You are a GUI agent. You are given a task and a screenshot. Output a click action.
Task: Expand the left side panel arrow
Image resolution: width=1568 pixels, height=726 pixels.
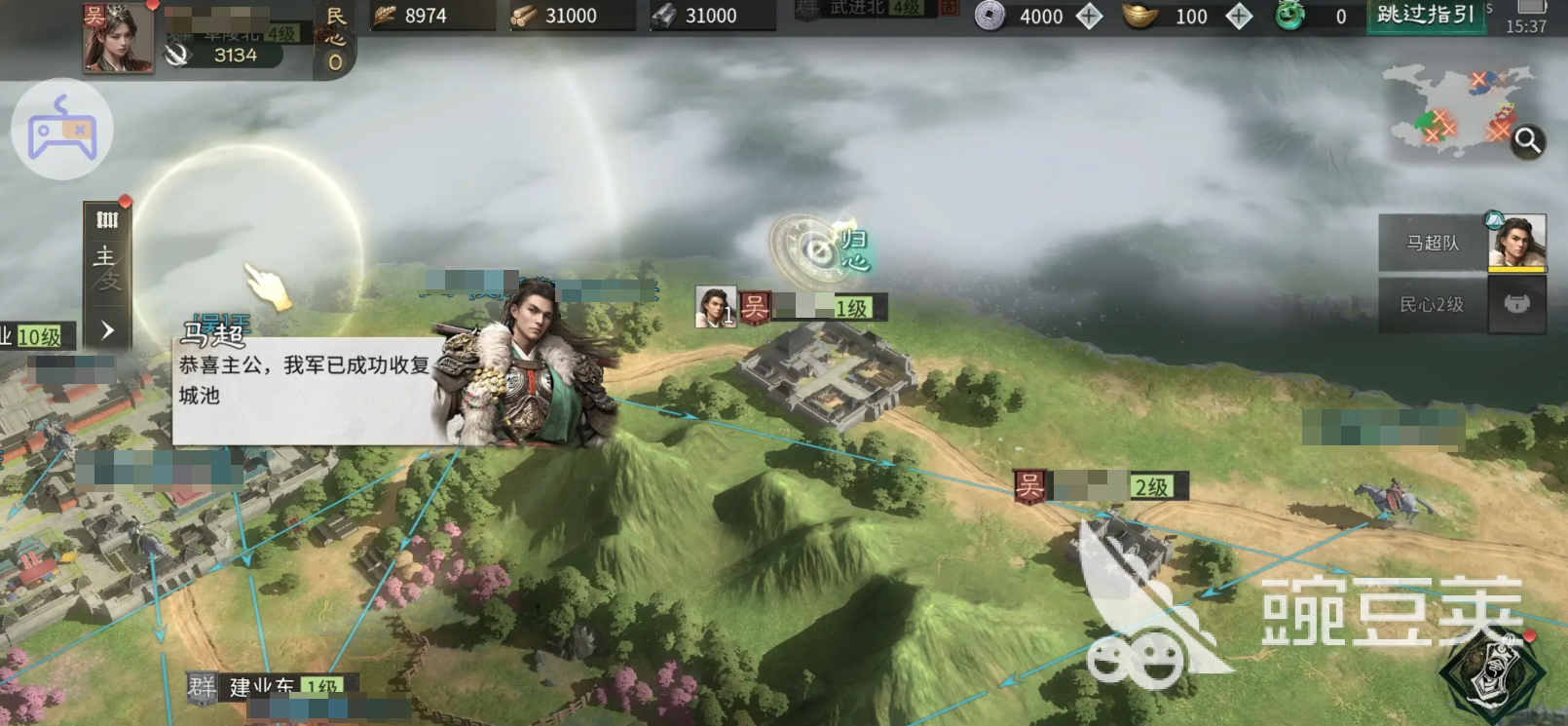pos(107,330)
